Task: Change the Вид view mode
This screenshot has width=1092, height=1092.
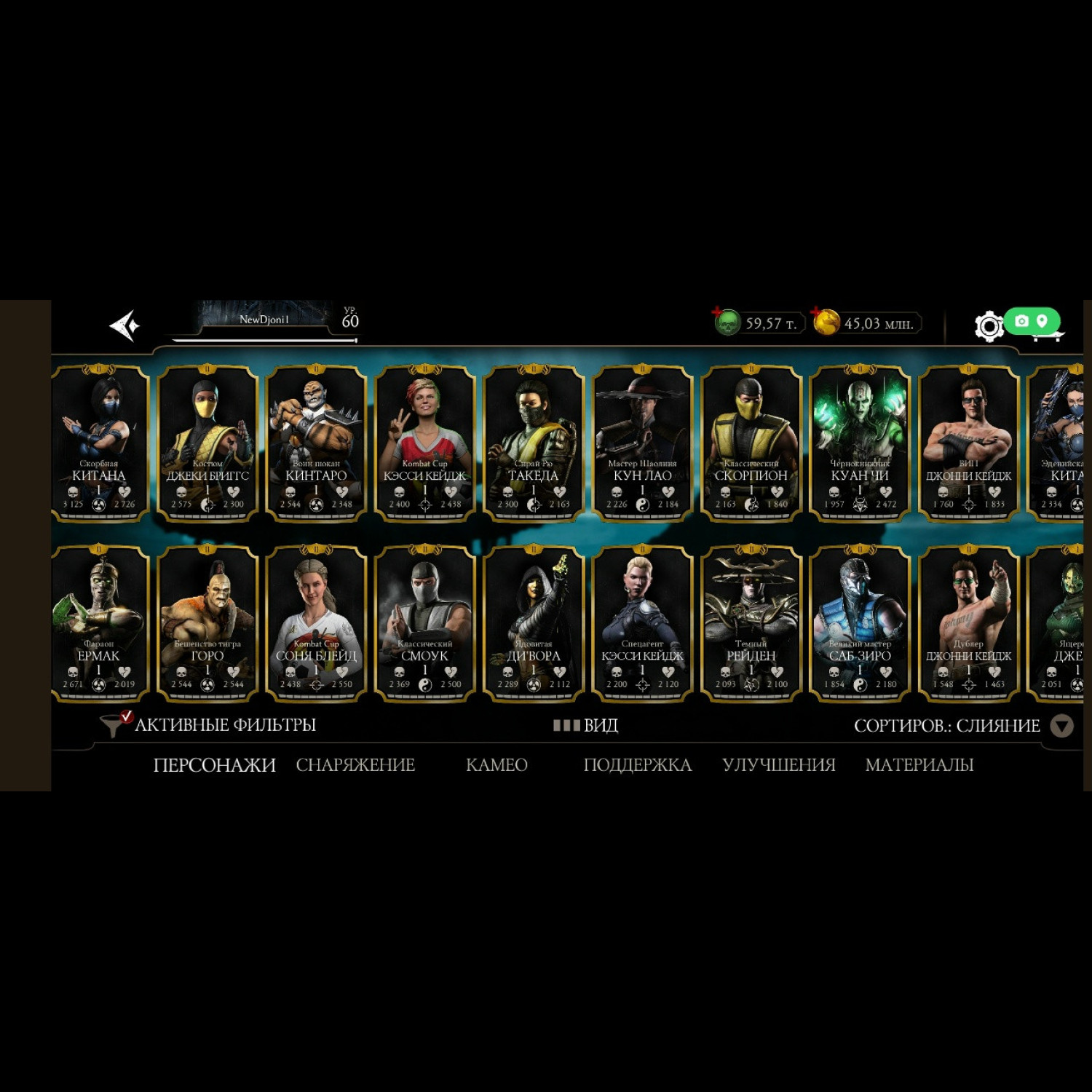Action: [x=586, y=725]
